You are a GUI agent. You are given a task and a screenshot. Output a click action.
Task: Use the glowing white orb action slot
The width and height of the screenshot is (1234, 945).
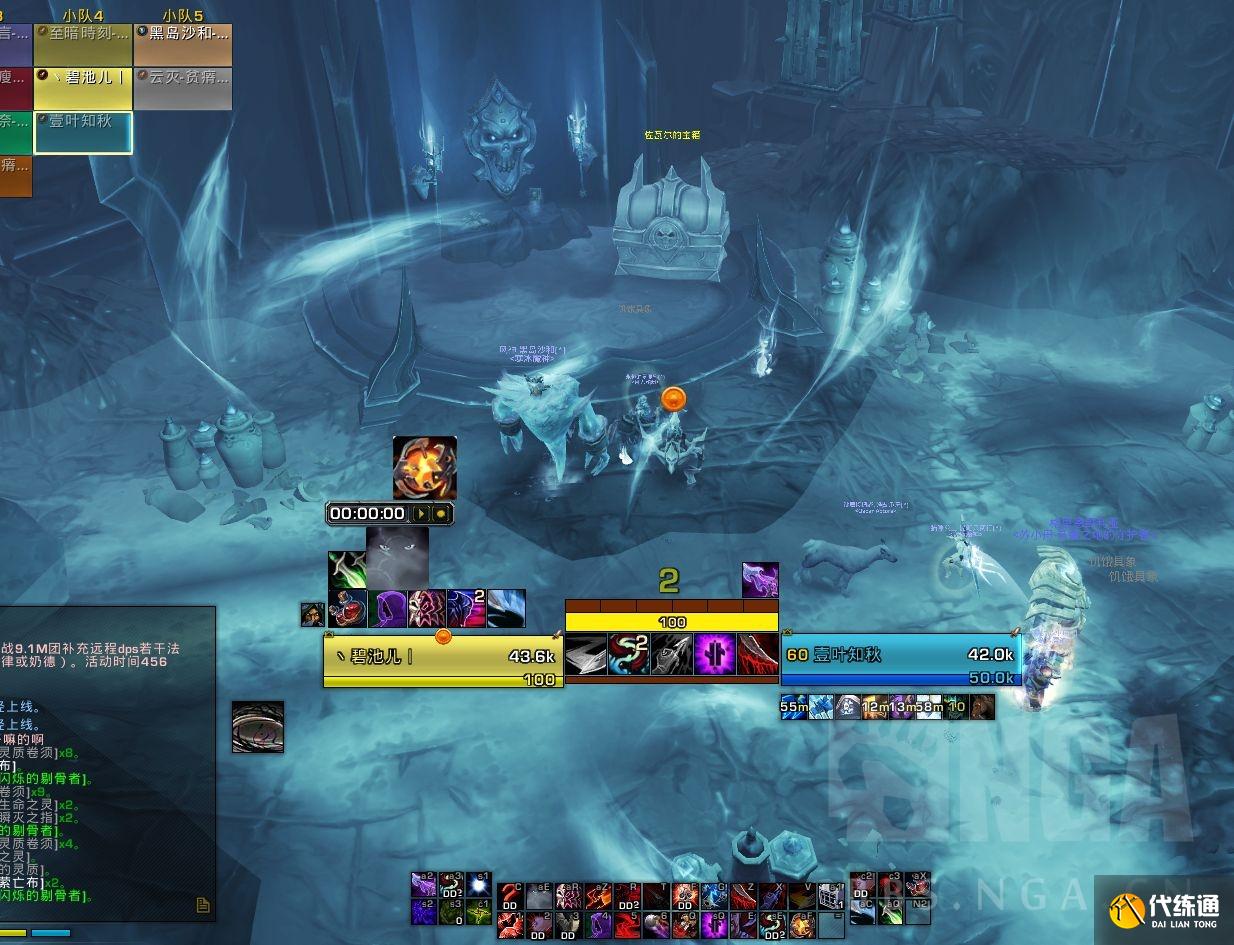tap(478, 884)
